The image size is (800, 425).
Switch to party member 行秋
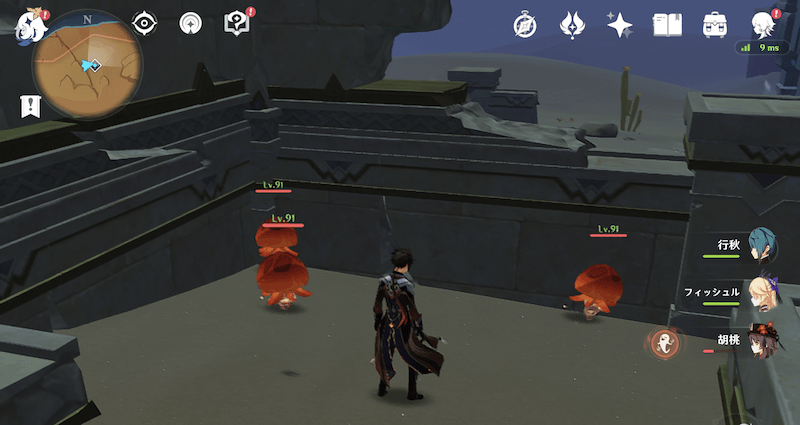[x=762, y=246]
